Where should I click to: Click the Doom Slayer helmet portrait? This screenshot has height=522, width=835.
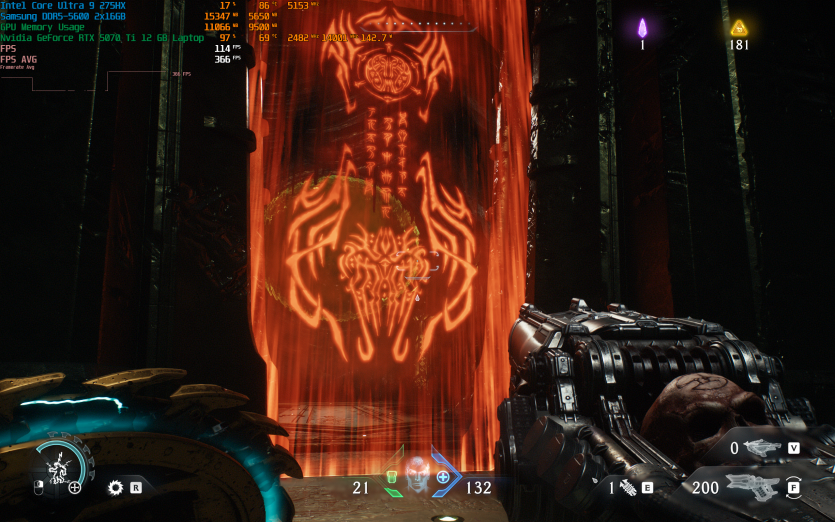point(417,473)
